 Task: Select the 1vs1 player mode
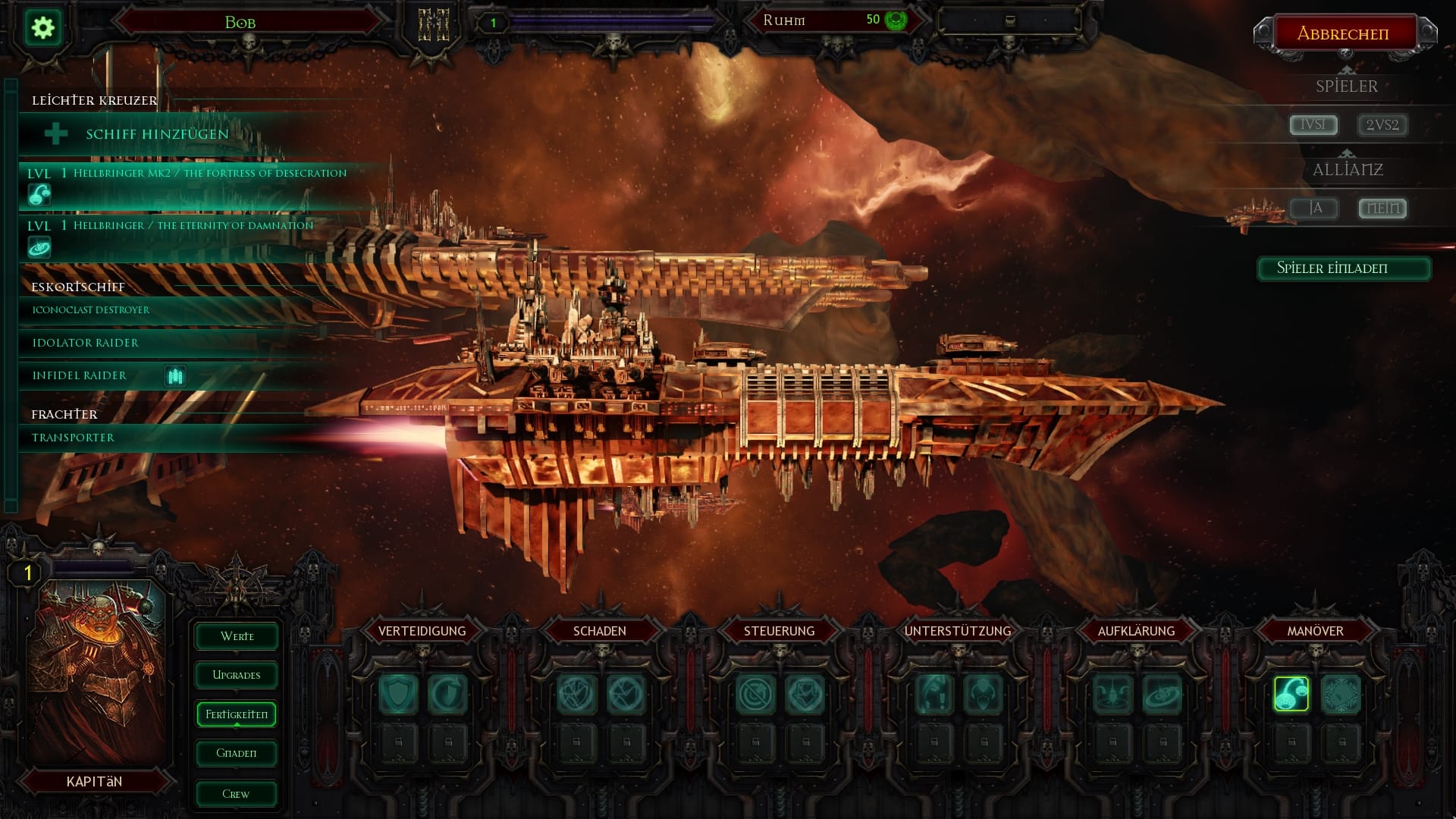[x=1313, y=124]
